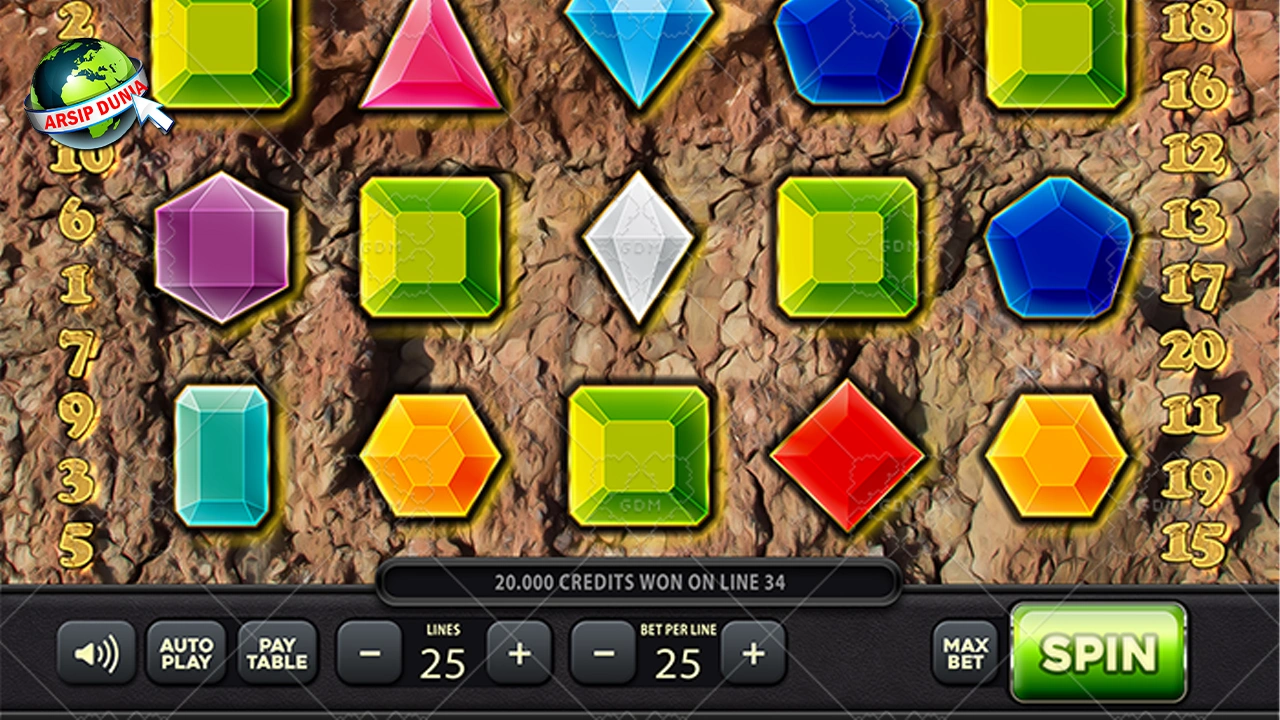Select the pink triangle gem symbol
The image size is (1280, 720).
430,60
